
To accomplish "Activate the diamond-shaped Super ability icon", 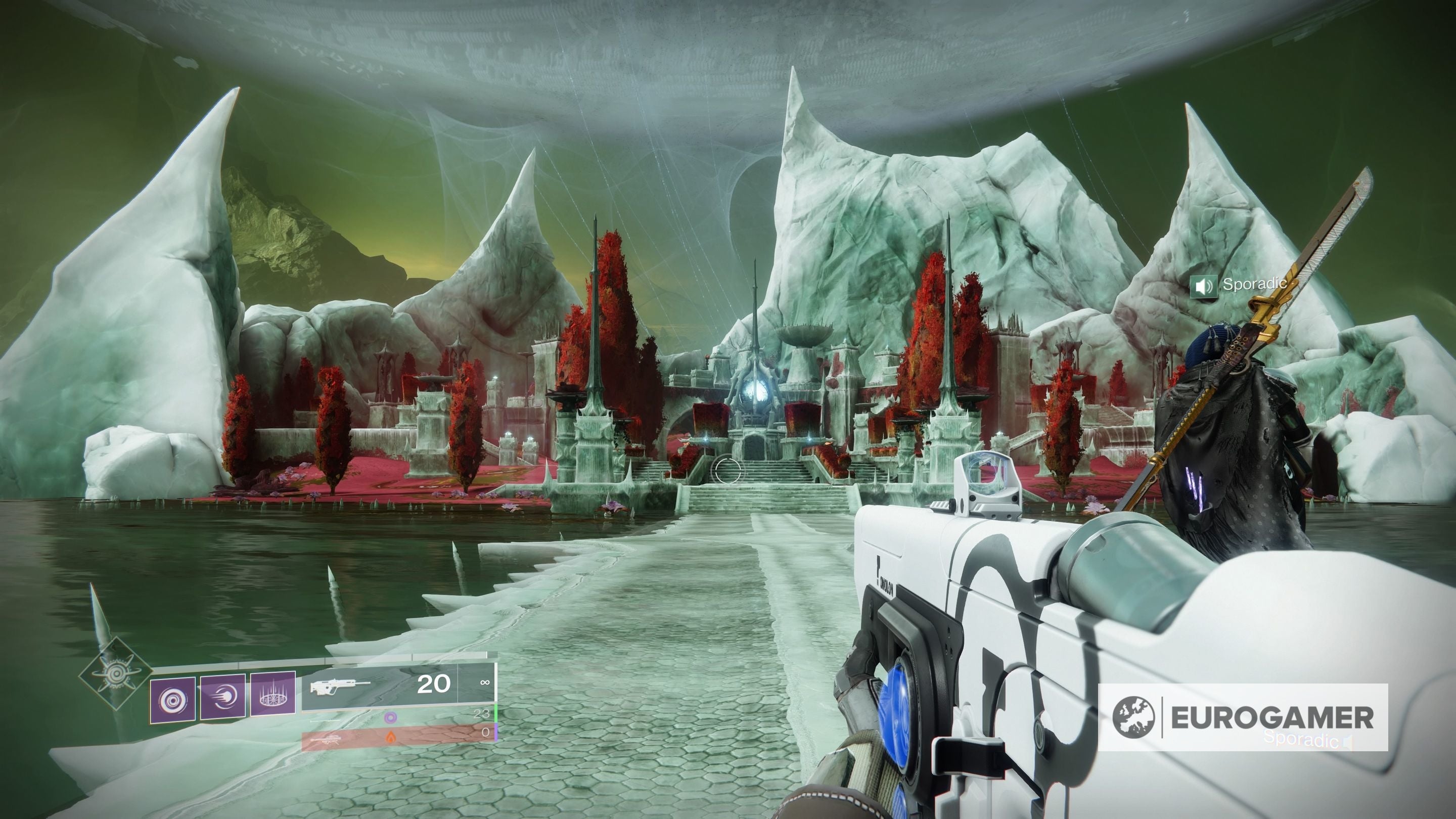I will 115,673.
